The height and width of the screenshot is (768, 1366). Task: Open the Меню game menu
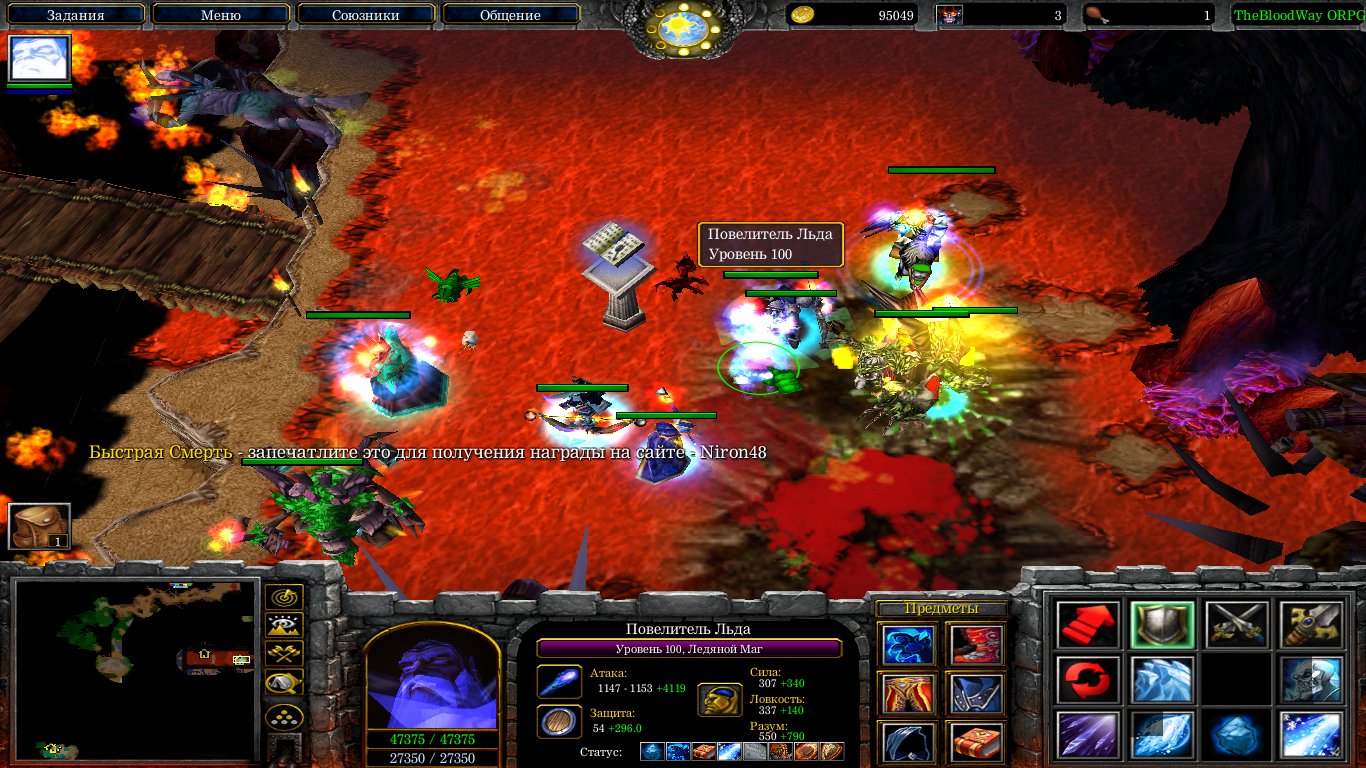pyautogui.click(x=220, y=15)
